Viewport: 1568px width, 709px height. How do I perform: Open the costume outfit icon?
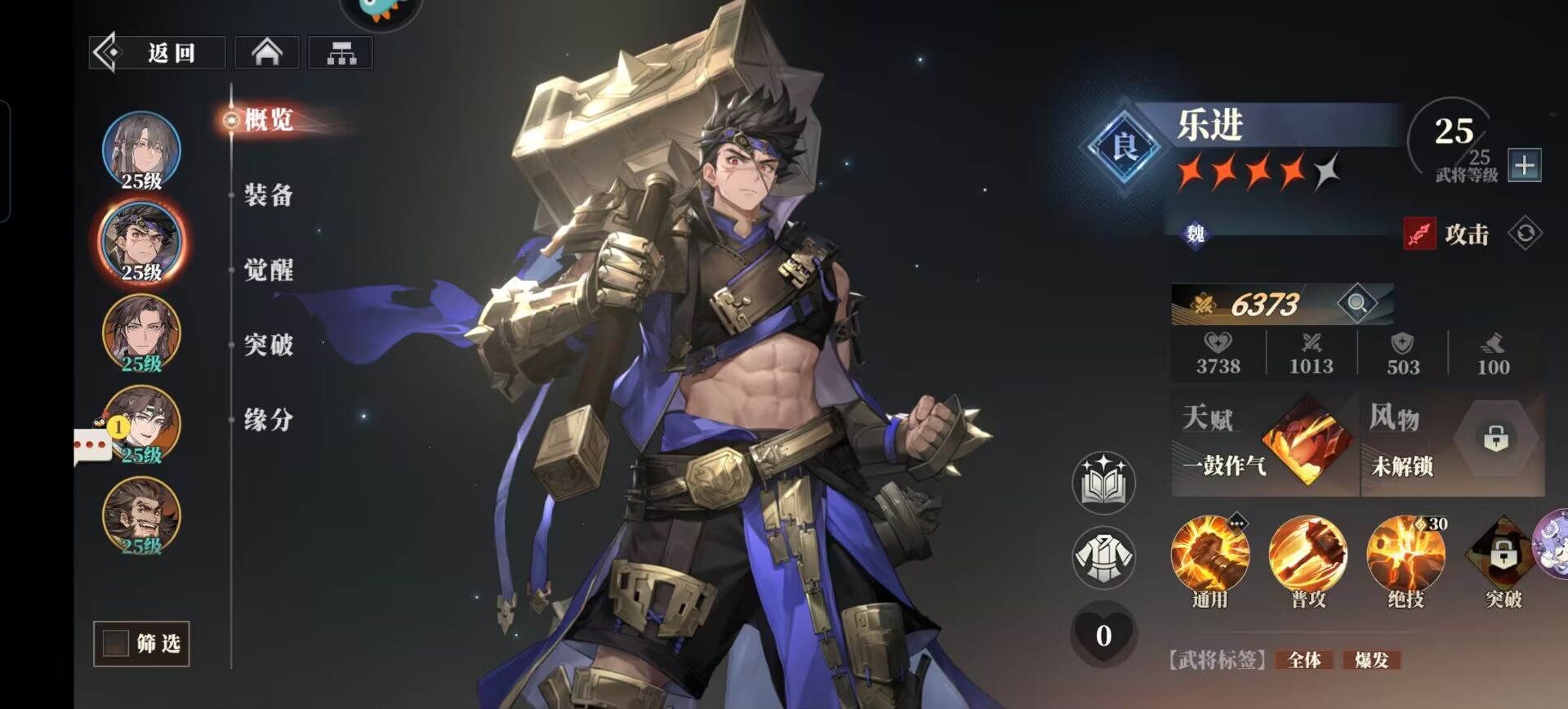click(1103, 558)
